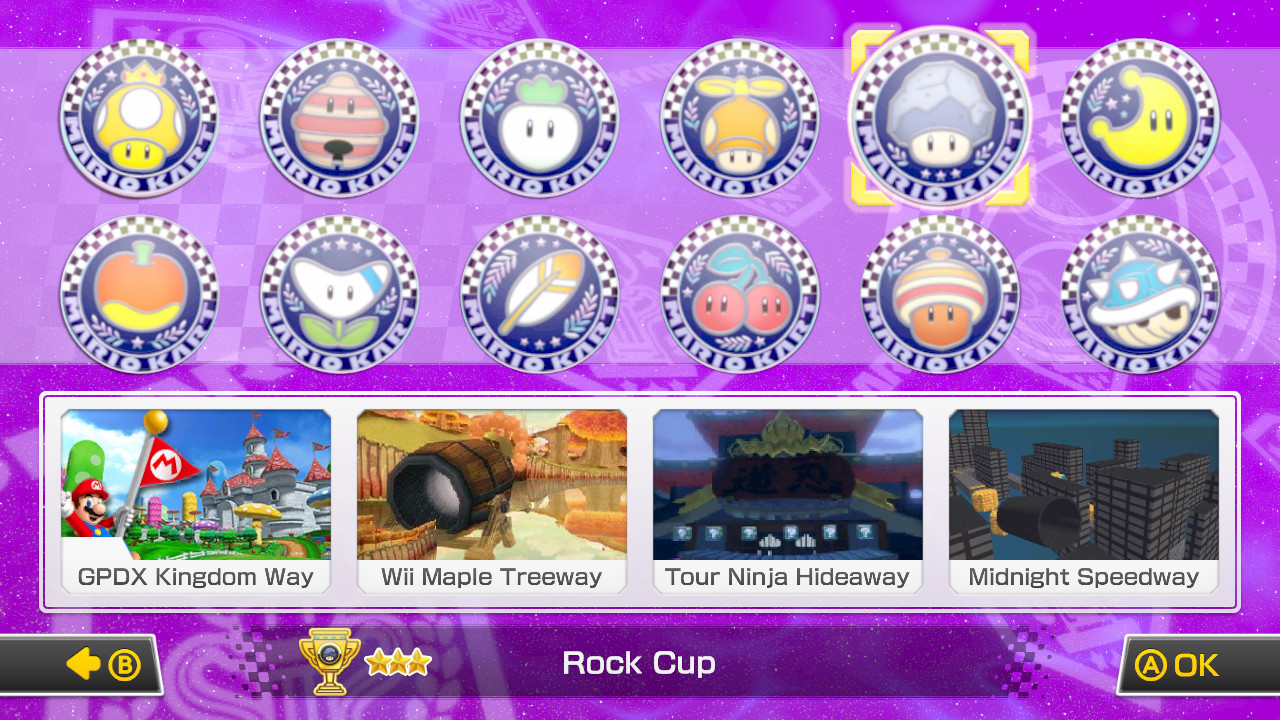Select the crowned Golden Mushroom cup emblem
This screenshot has width=1280, height=720.
tap(139, 119)
